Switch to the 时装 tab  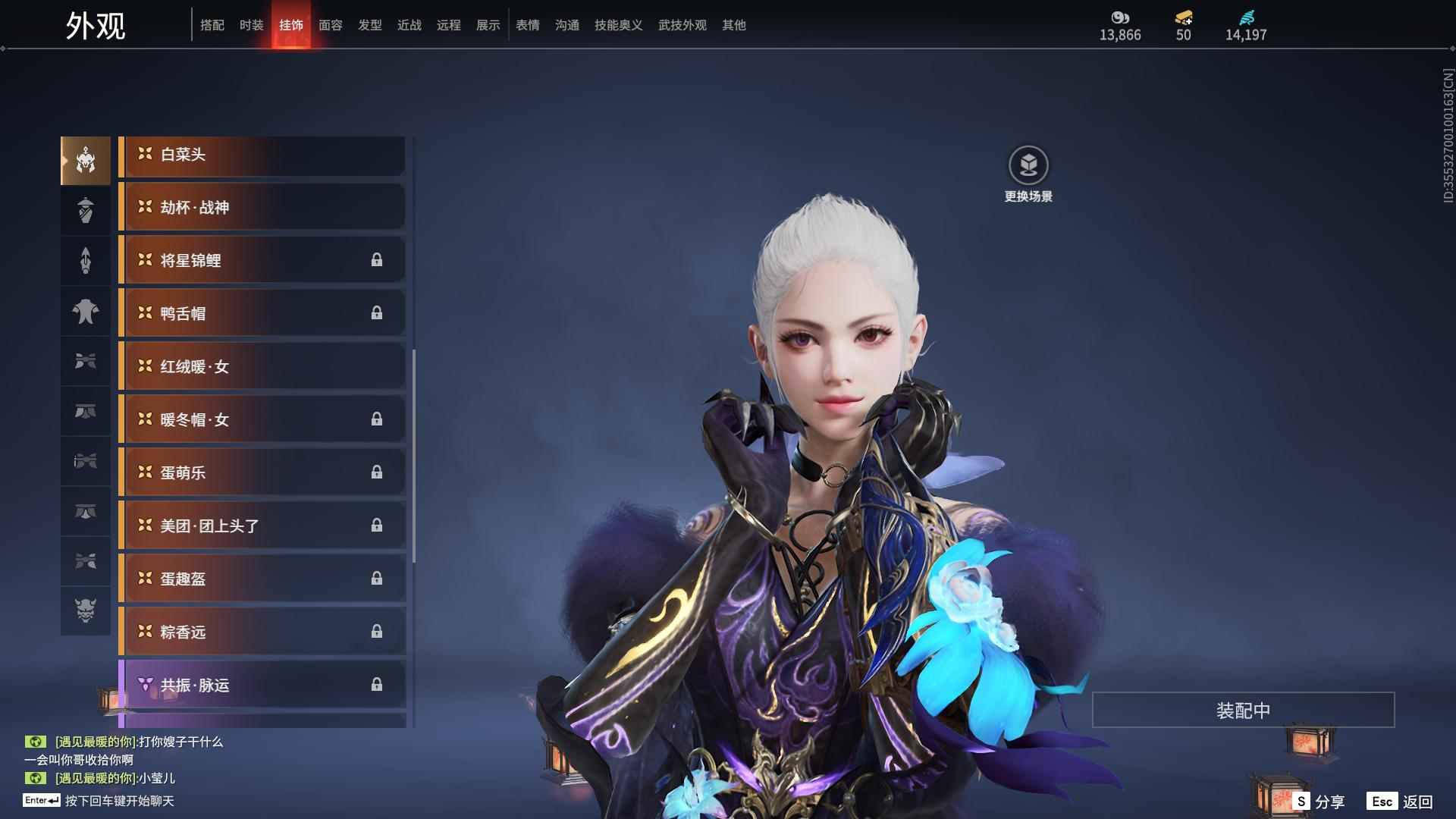(251, 25)
